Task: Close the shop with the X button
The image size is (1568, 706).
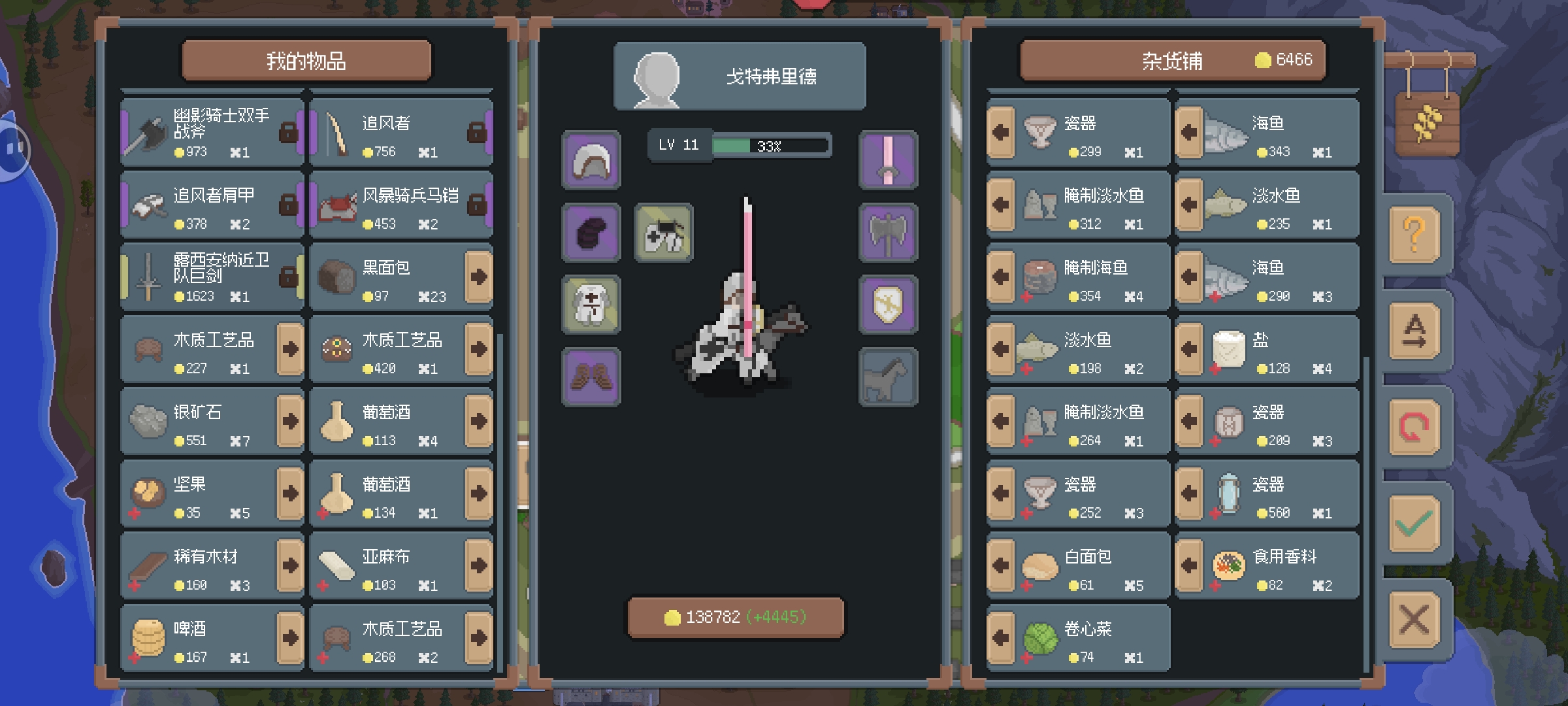Action: 1414,619
